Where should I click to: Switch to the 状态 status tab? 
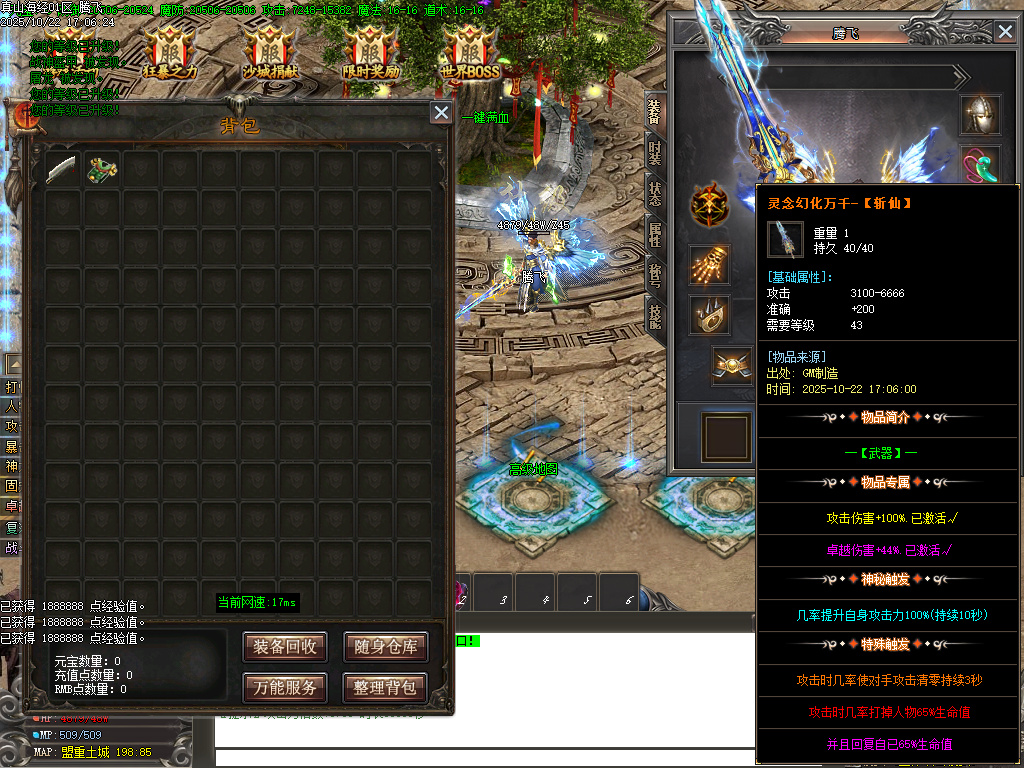(x=654, y=193)
